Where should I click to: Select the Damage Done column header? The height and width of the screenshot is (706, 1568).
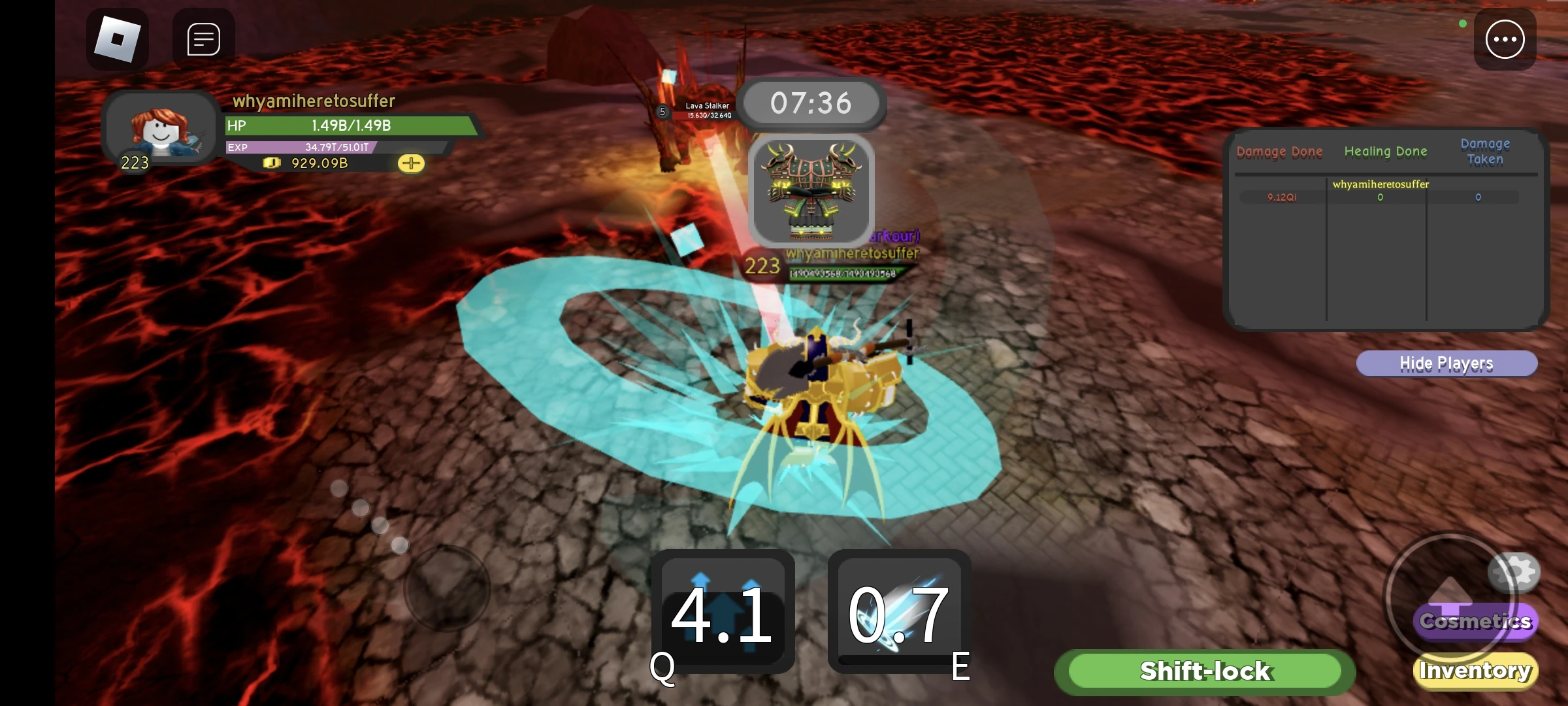[x=1279, y=151]
